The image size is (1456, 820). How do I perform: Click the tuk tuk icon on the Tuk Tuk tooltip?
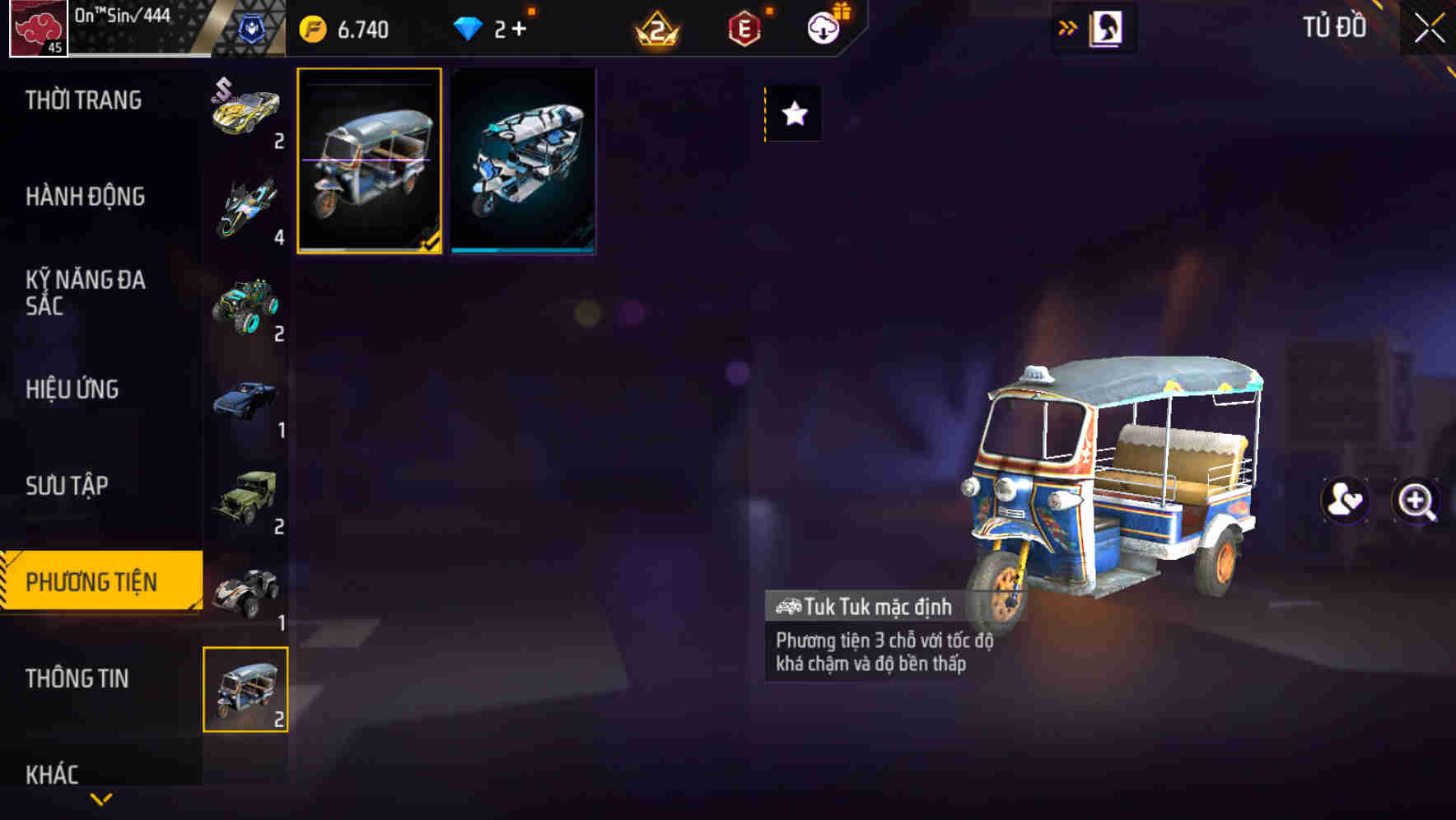(x=789, y=606)
